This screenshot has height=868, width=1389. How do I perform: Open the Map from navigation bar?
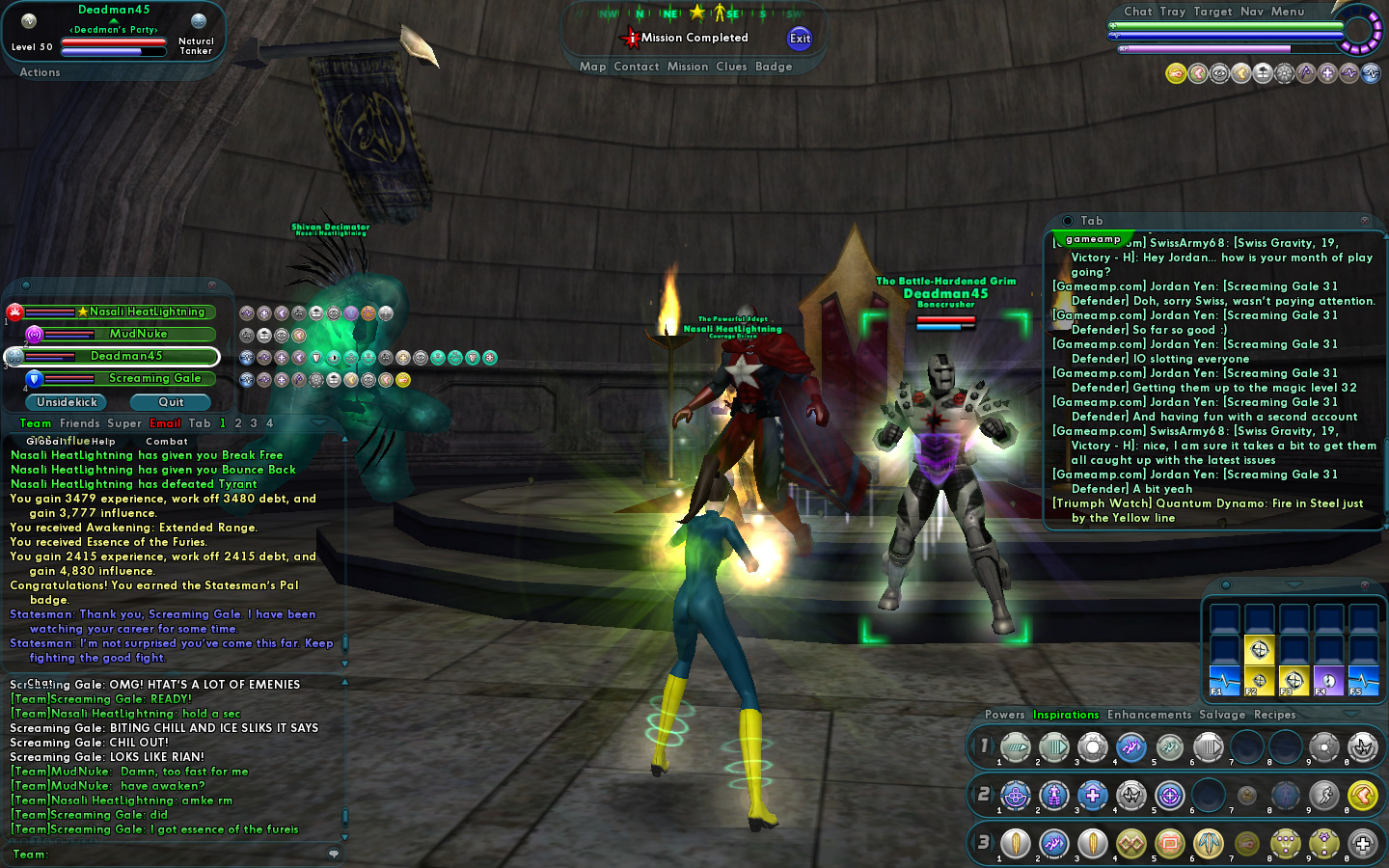tap(592, 67)
